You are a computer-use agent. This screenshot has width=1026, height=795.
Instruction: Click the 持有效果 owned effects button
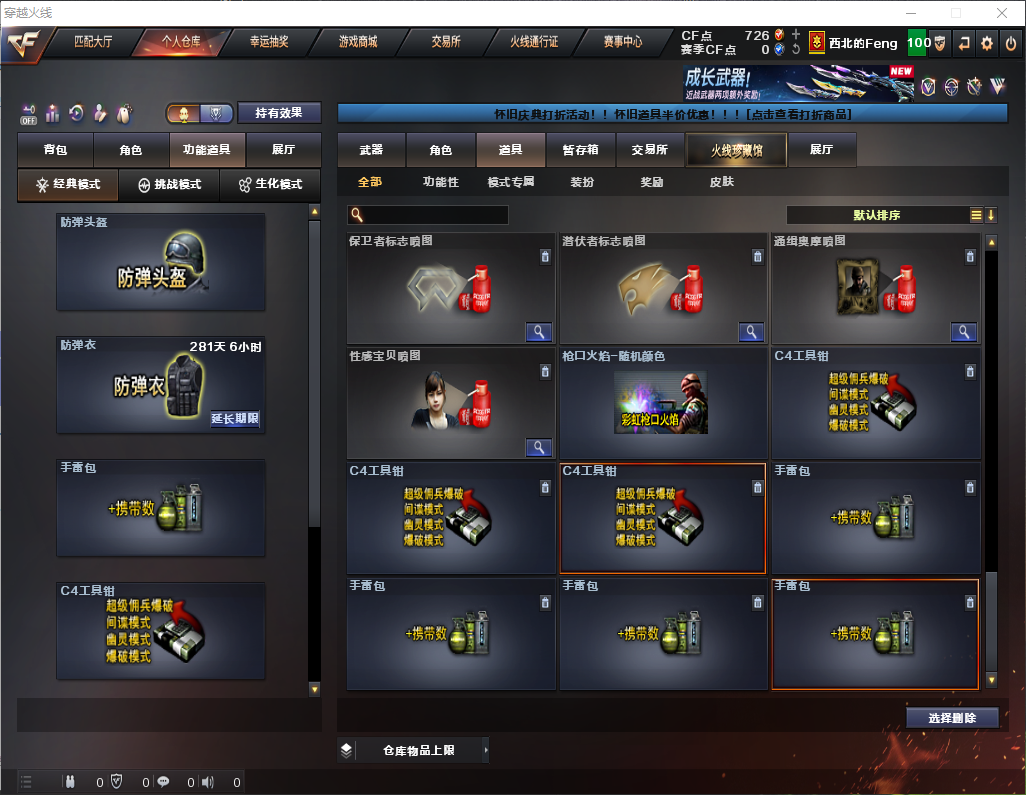tap(279, 113)
